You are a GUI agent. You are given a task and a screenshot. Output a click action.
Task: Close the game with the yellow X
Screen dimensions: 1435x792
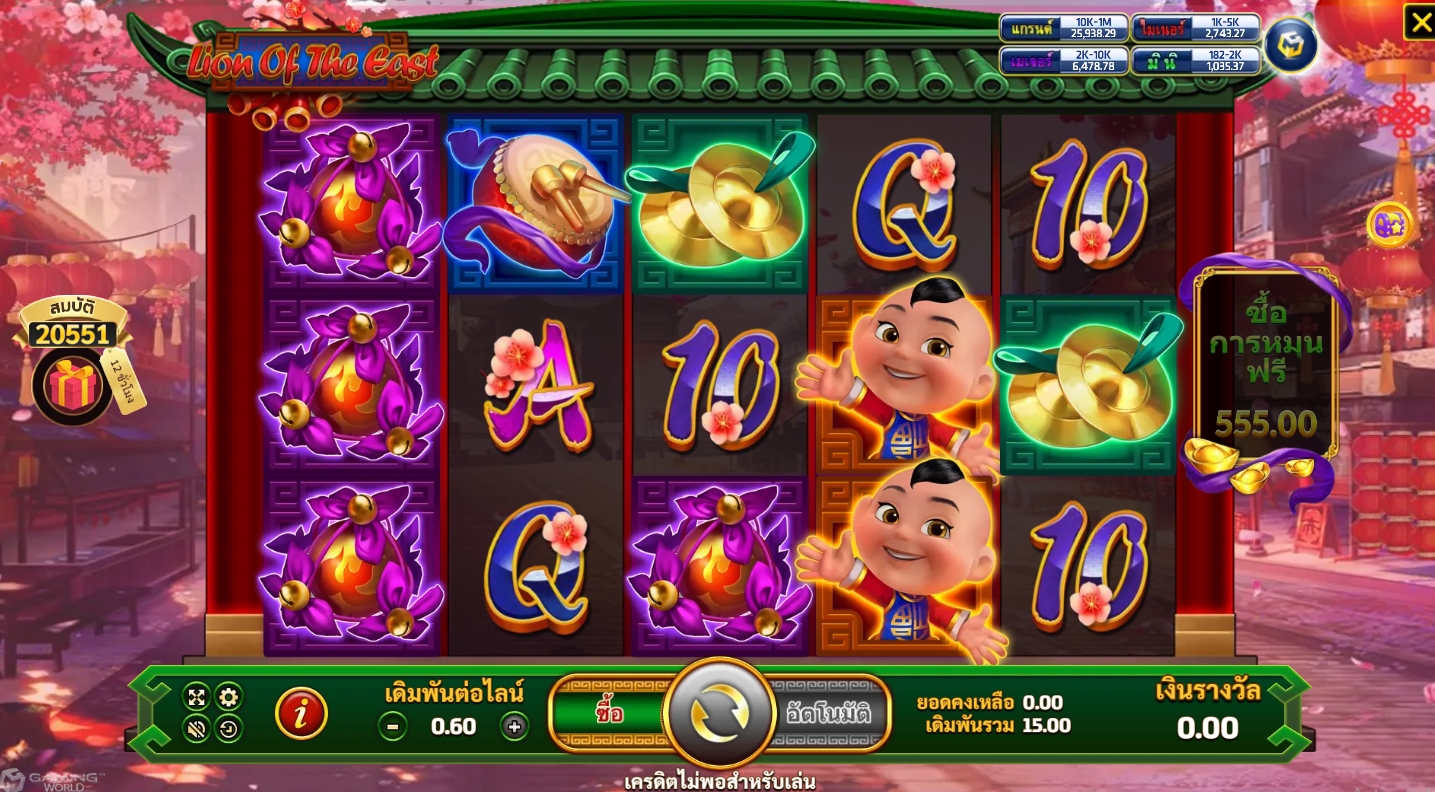tap(1419, 21)
